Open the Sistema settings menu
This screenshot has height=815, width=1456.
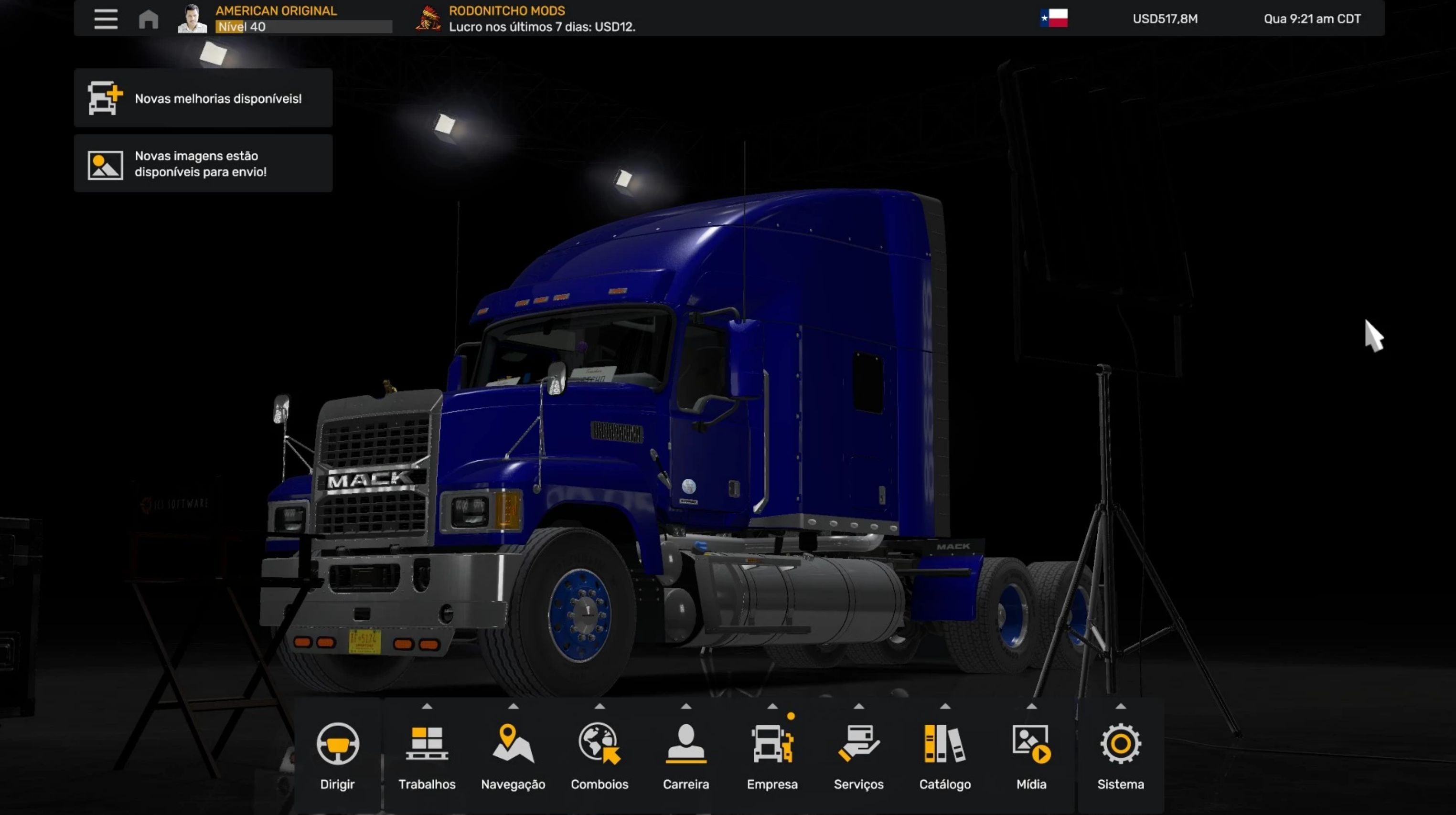[1120, 756]
